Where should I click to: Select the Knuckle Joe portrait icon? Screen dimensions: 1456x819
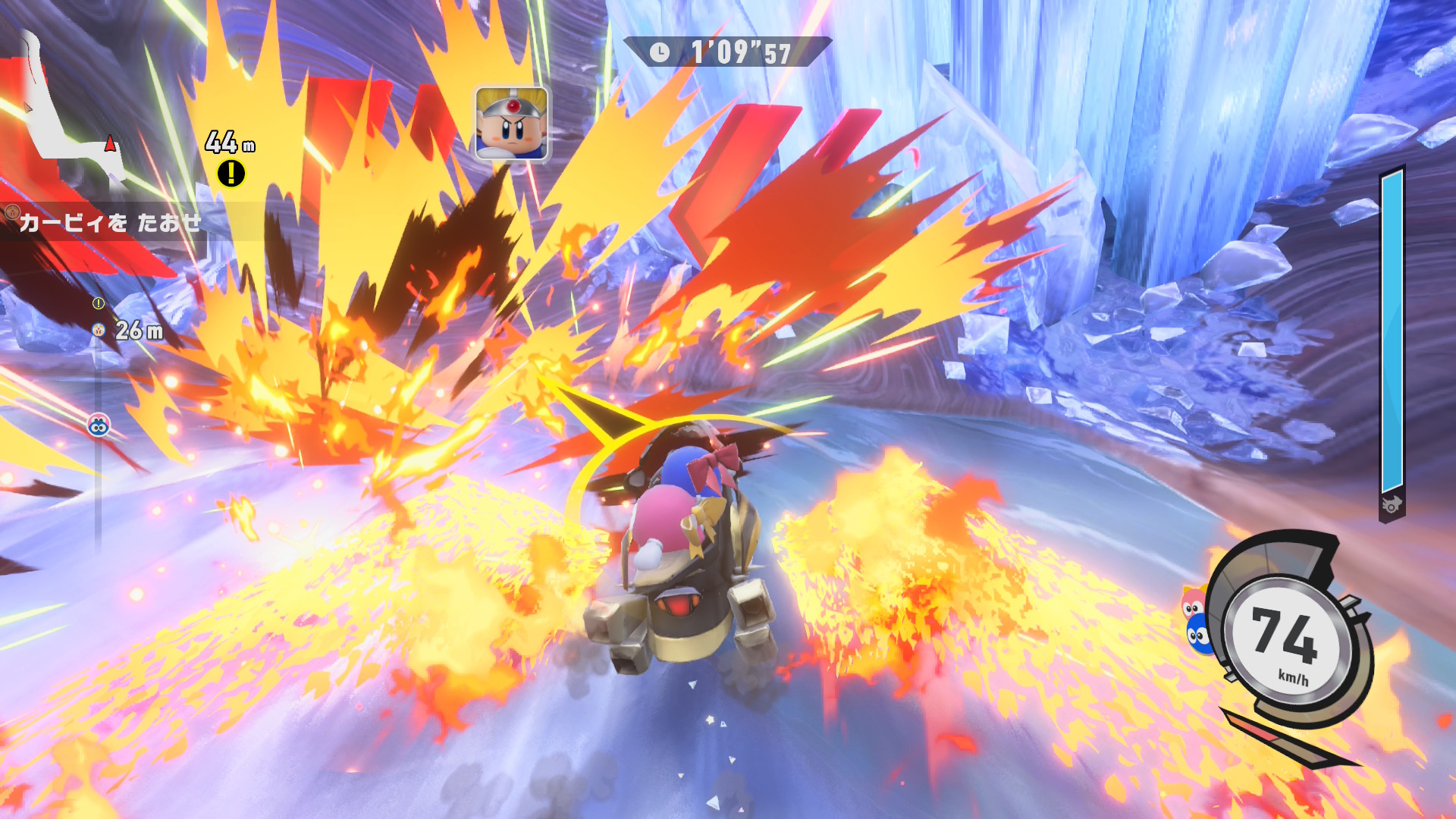[x=512, y=124]
